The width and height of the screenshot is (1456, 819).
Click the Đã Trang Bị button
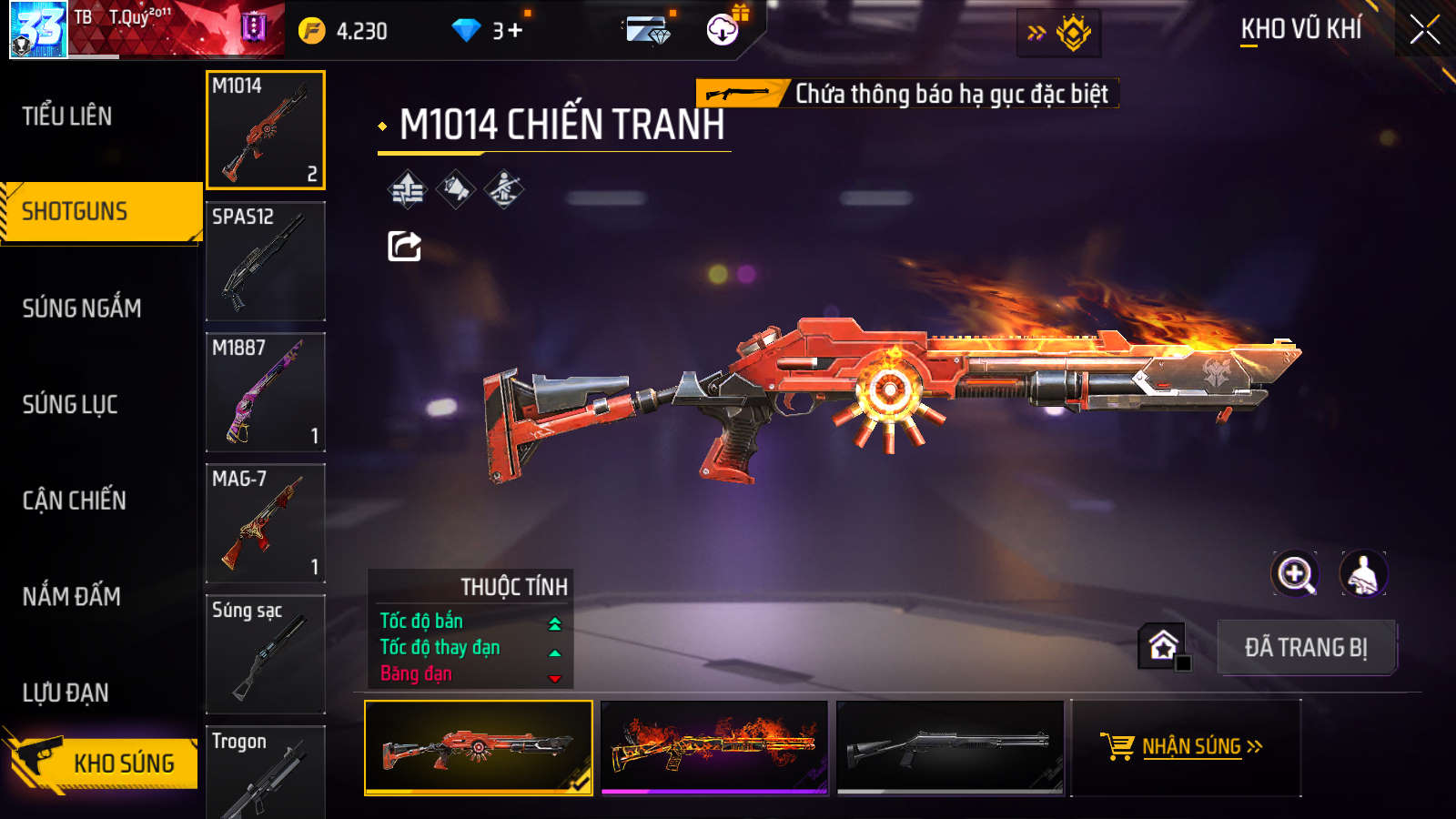1306,648
